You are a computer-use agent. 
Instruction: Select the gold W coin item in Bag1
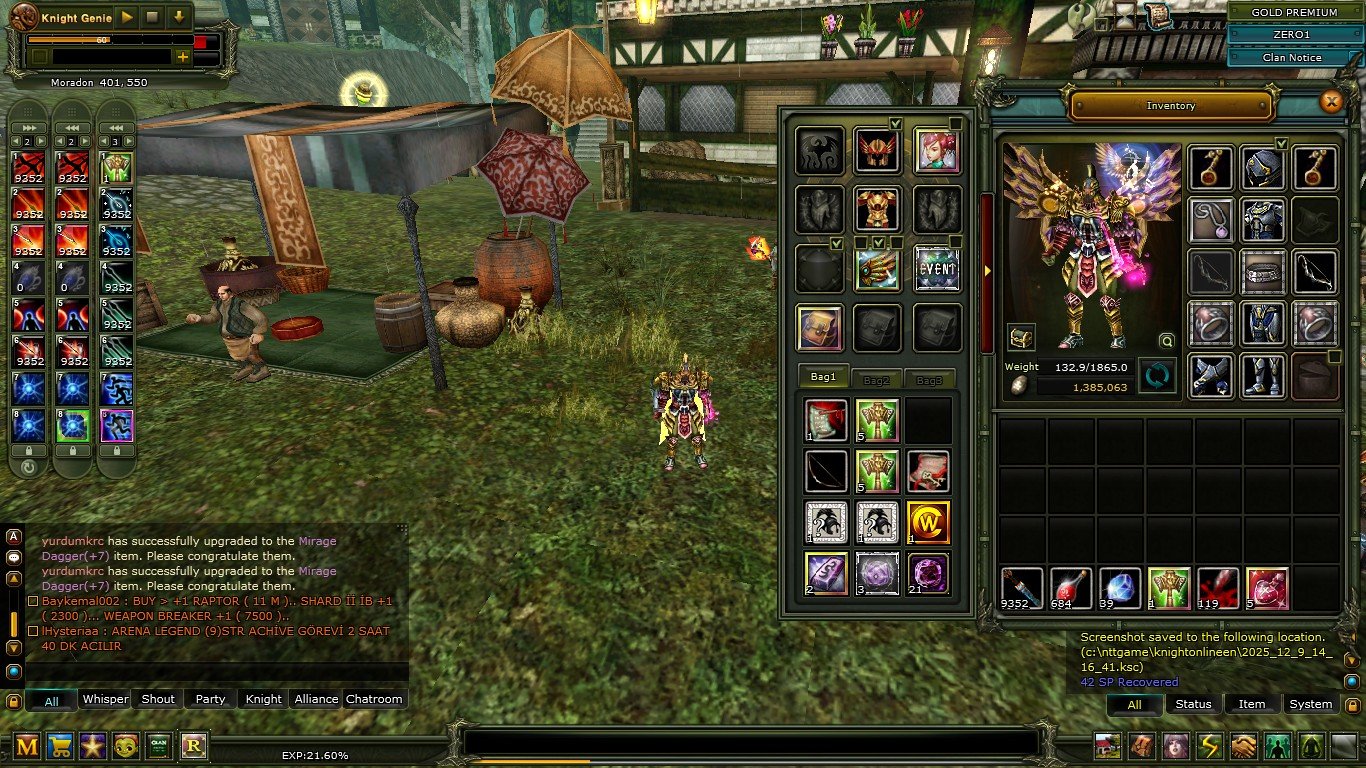[x=928, y=522]
